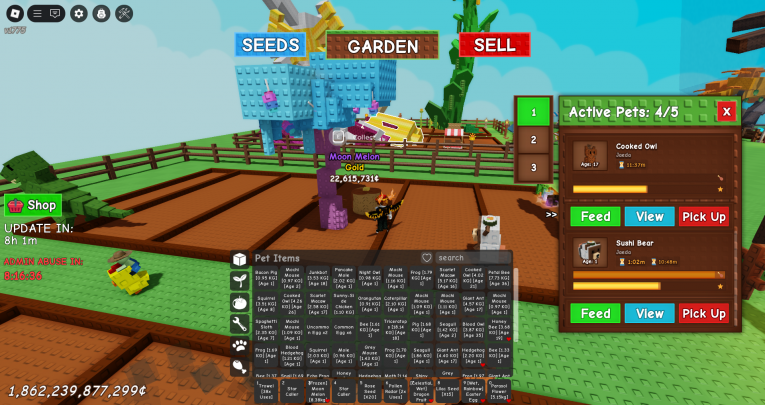Feed the Cooked Owl pet
This screenshot has height=405, width=765.
595,216
